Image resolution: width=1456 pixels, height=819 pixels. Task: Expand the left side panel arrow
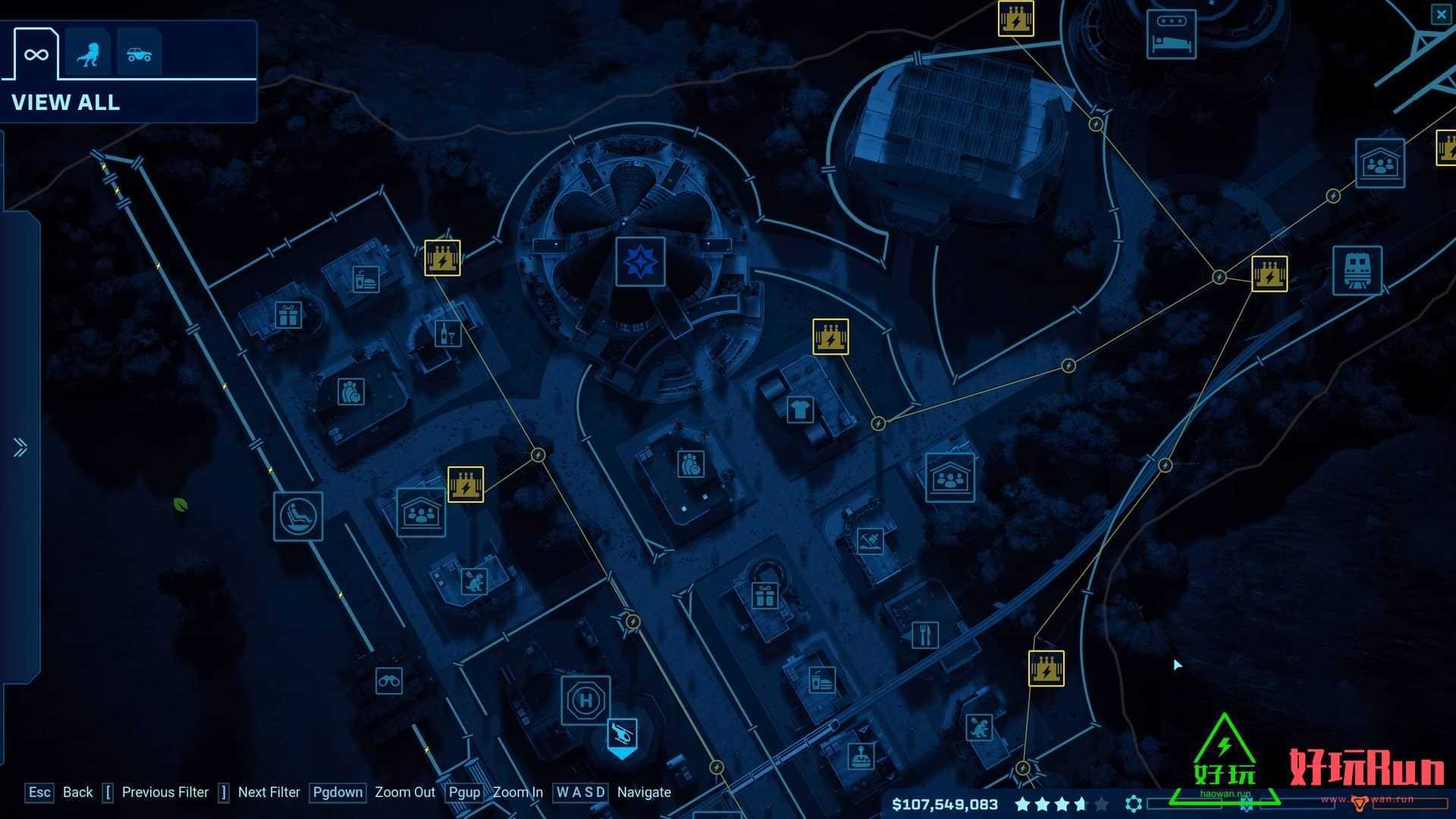pos(20,447)
